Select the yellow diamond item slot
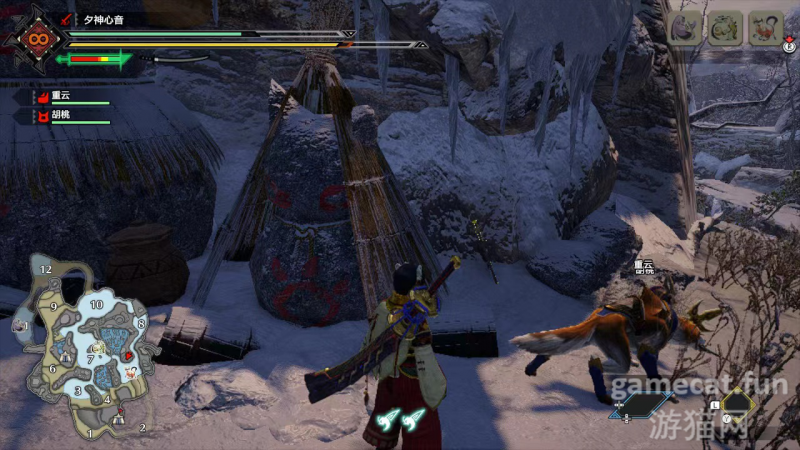Image resolution: width=800 pixels, height=450 pixels. 738,404
